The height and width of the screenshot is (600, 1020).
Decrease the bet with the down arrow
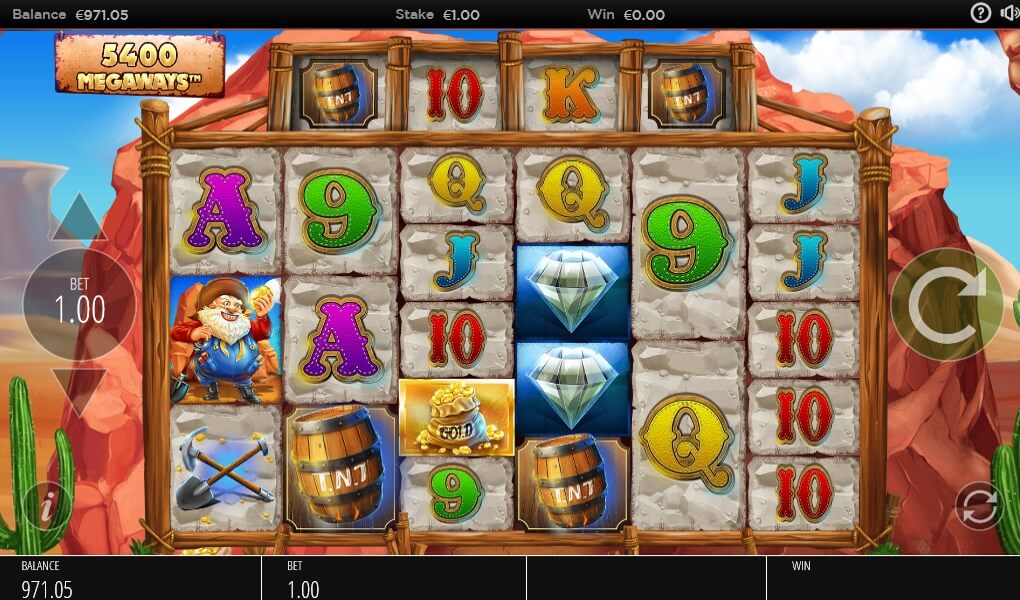click(x=78, y=389)
